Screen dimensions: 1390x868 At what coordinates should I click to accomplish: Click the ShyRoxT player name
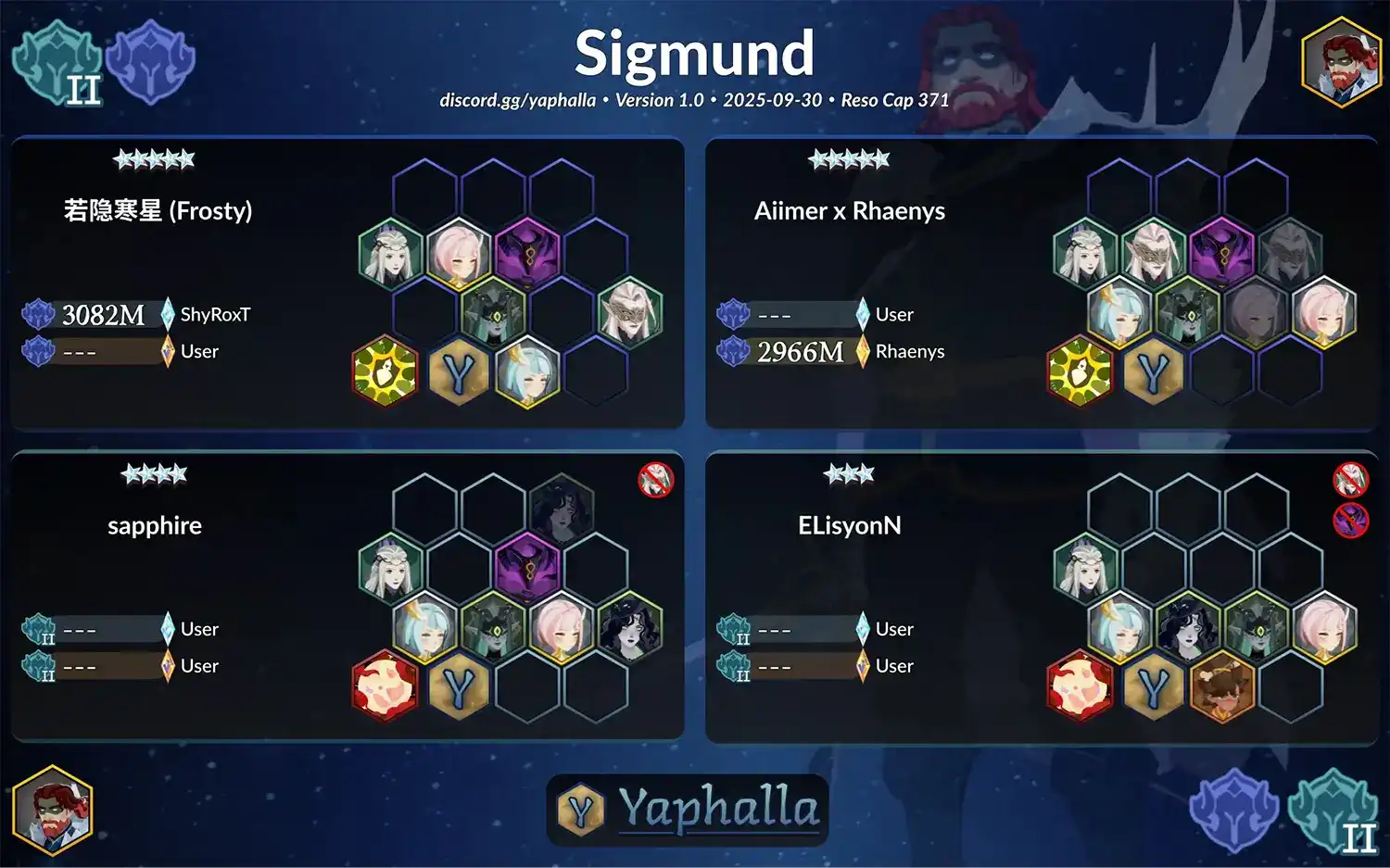point(215,315)
